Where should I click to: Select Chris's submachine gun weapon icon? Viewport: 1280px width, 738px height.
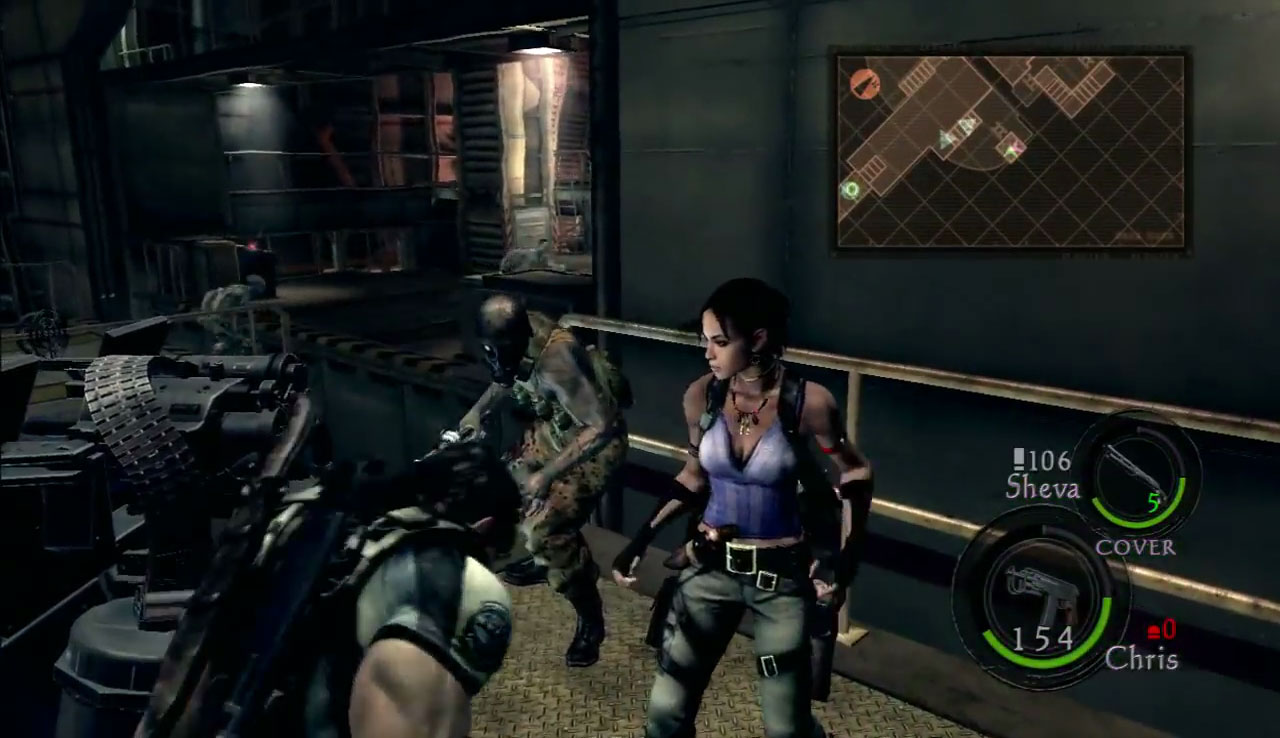point(1038,590)
